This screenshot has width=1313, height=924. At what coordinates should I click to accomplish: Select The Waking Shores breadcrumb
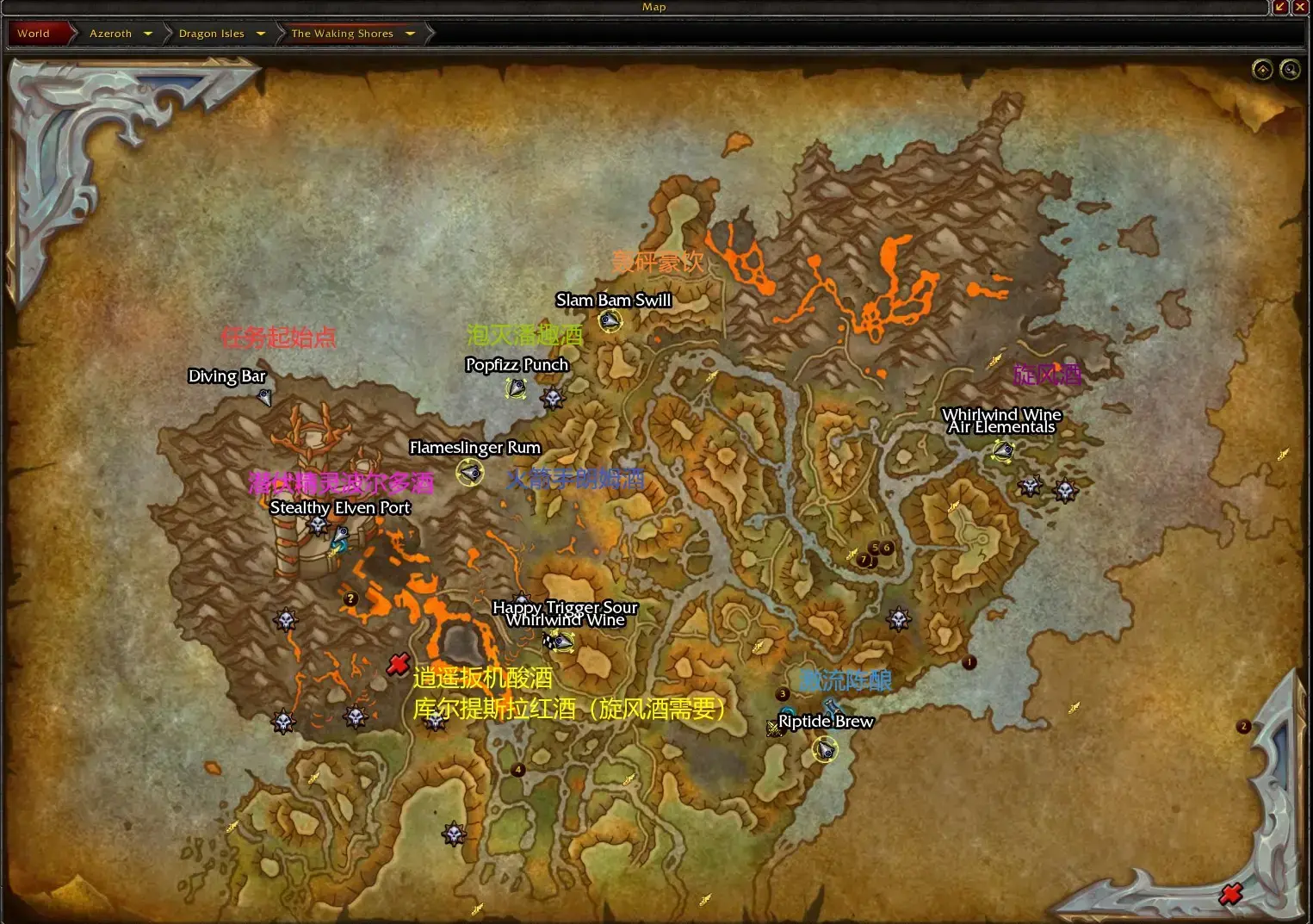342,34
